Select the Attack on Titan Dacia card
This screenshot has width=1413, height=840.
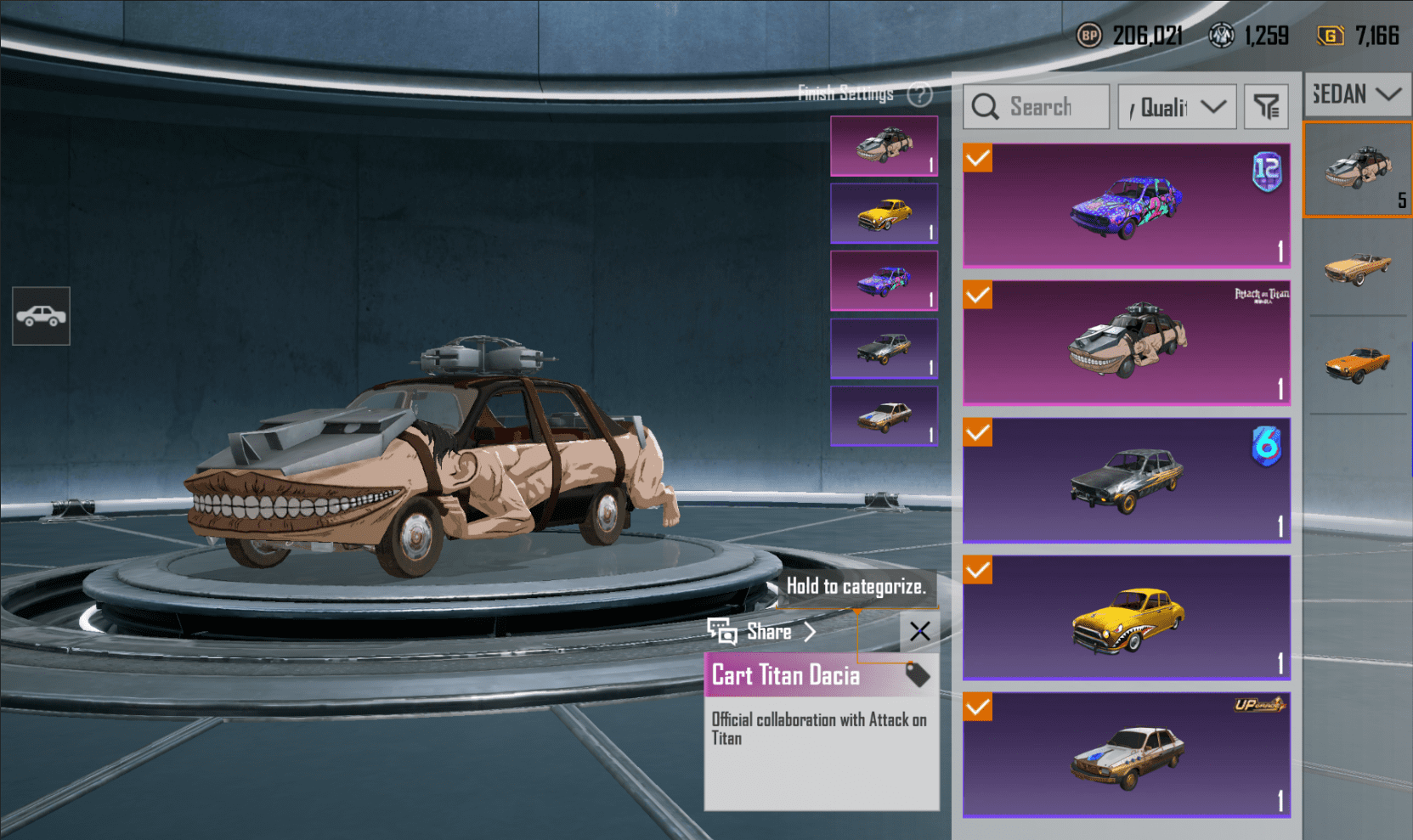tap(1126, 342)
